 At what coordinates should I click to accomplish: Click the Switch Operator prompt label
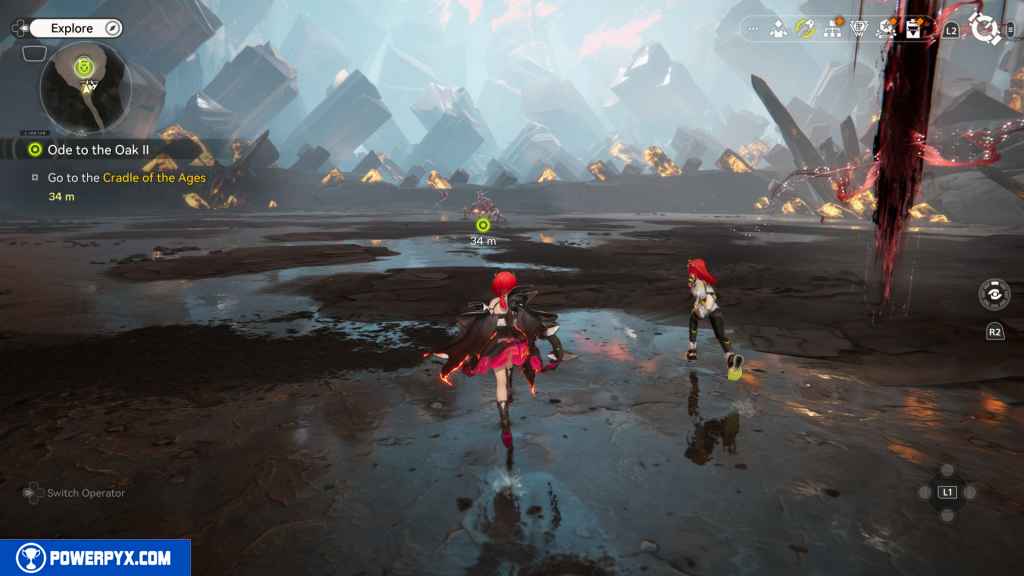[86, 492]
